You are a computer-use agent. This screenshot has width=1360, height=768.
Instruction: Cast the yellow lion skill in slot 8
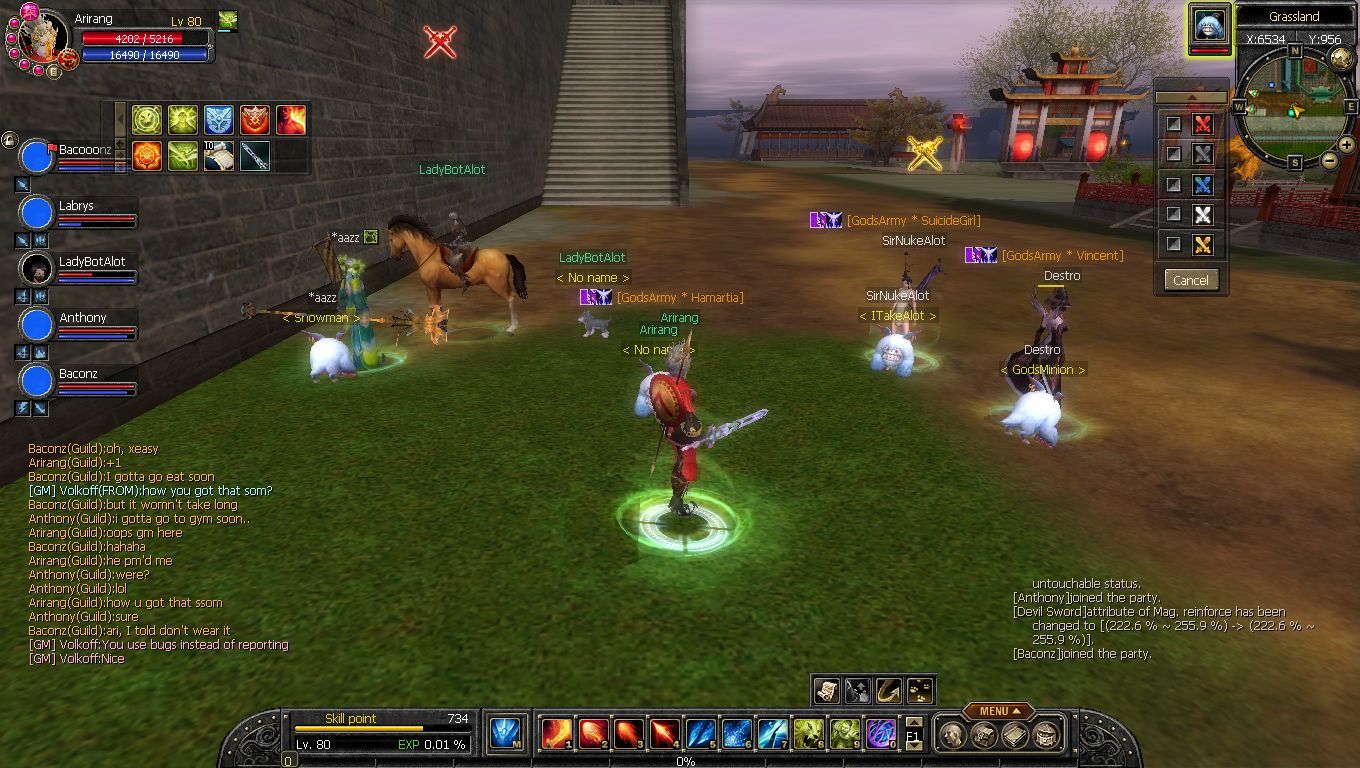pos(808,734)
